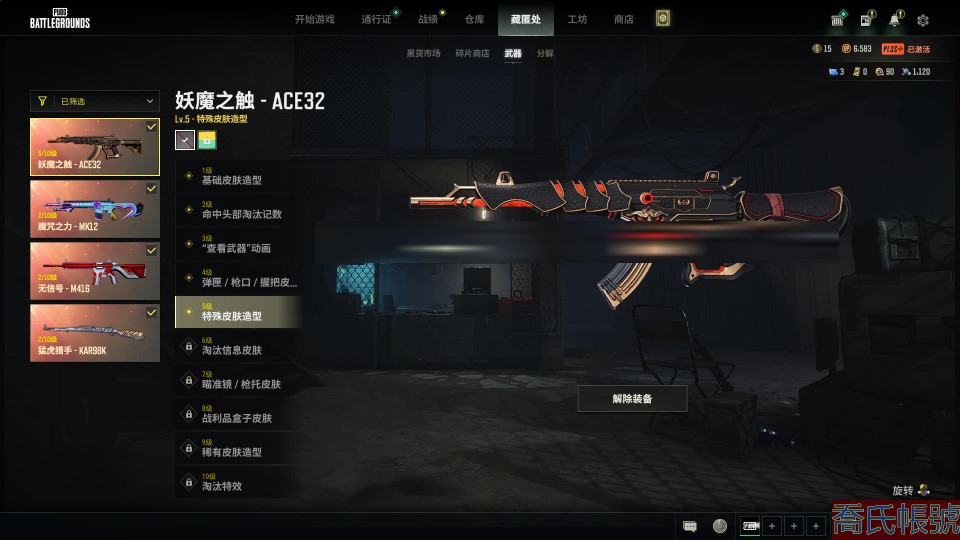Select the 基础皮肤造型 level row
This screenshot has width=960, height=540.
click(x=236, y=177)
